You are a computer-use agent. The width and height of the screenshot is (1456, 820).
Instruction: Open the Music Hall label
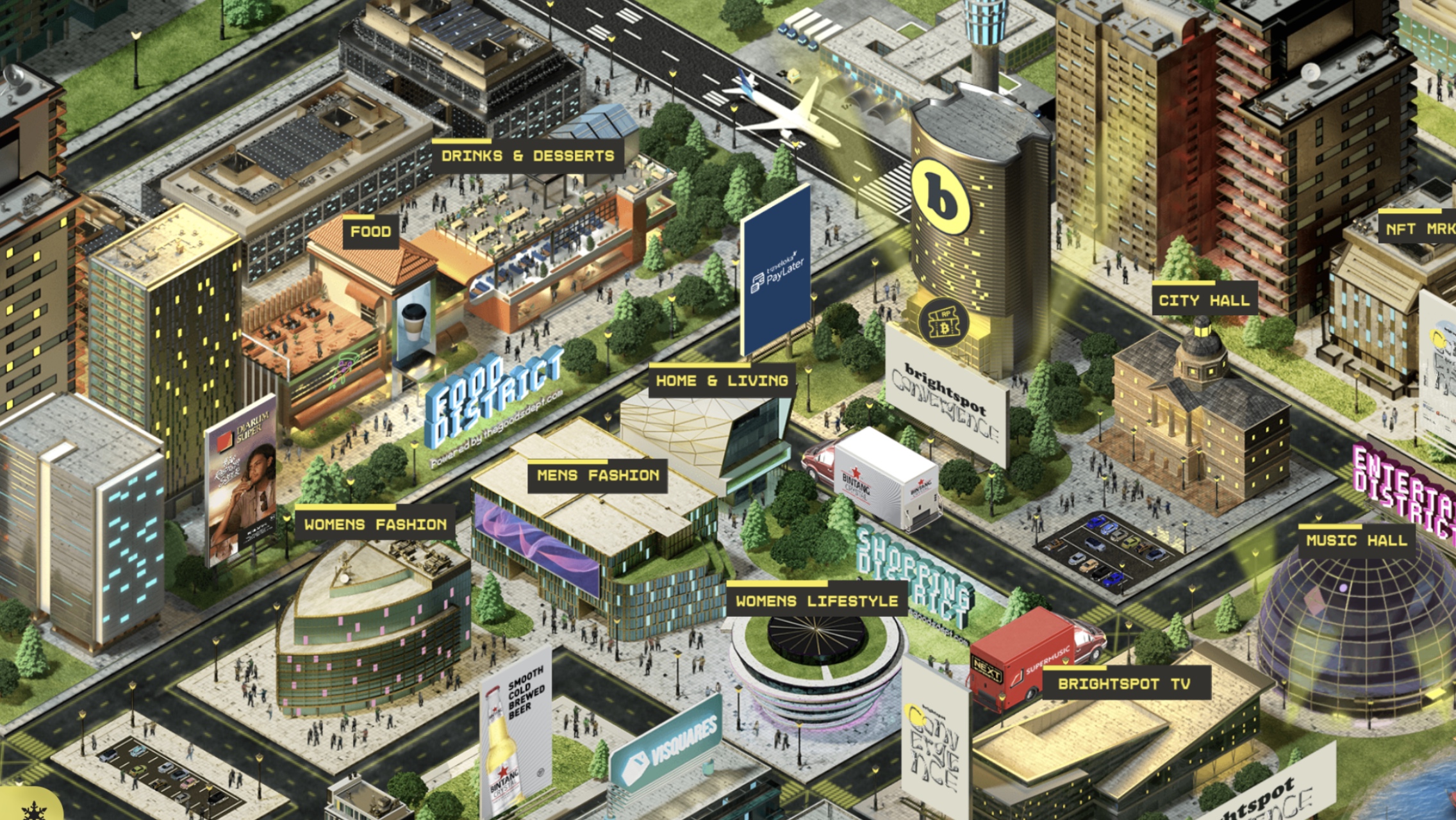(x=1356, y=541)
